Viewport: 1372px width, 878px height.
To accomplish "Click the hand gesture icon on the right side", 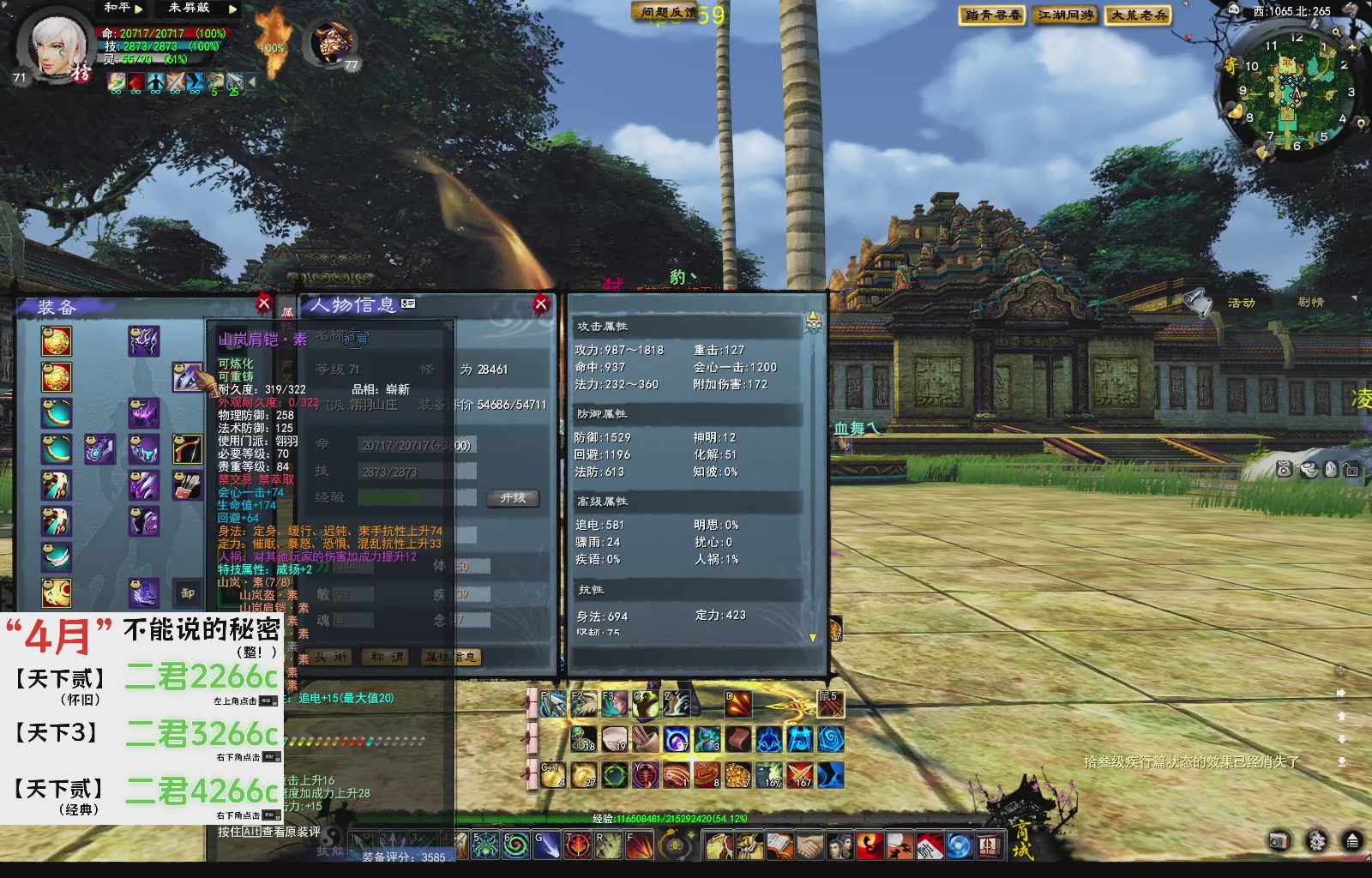I will (x=1331, y=469).
